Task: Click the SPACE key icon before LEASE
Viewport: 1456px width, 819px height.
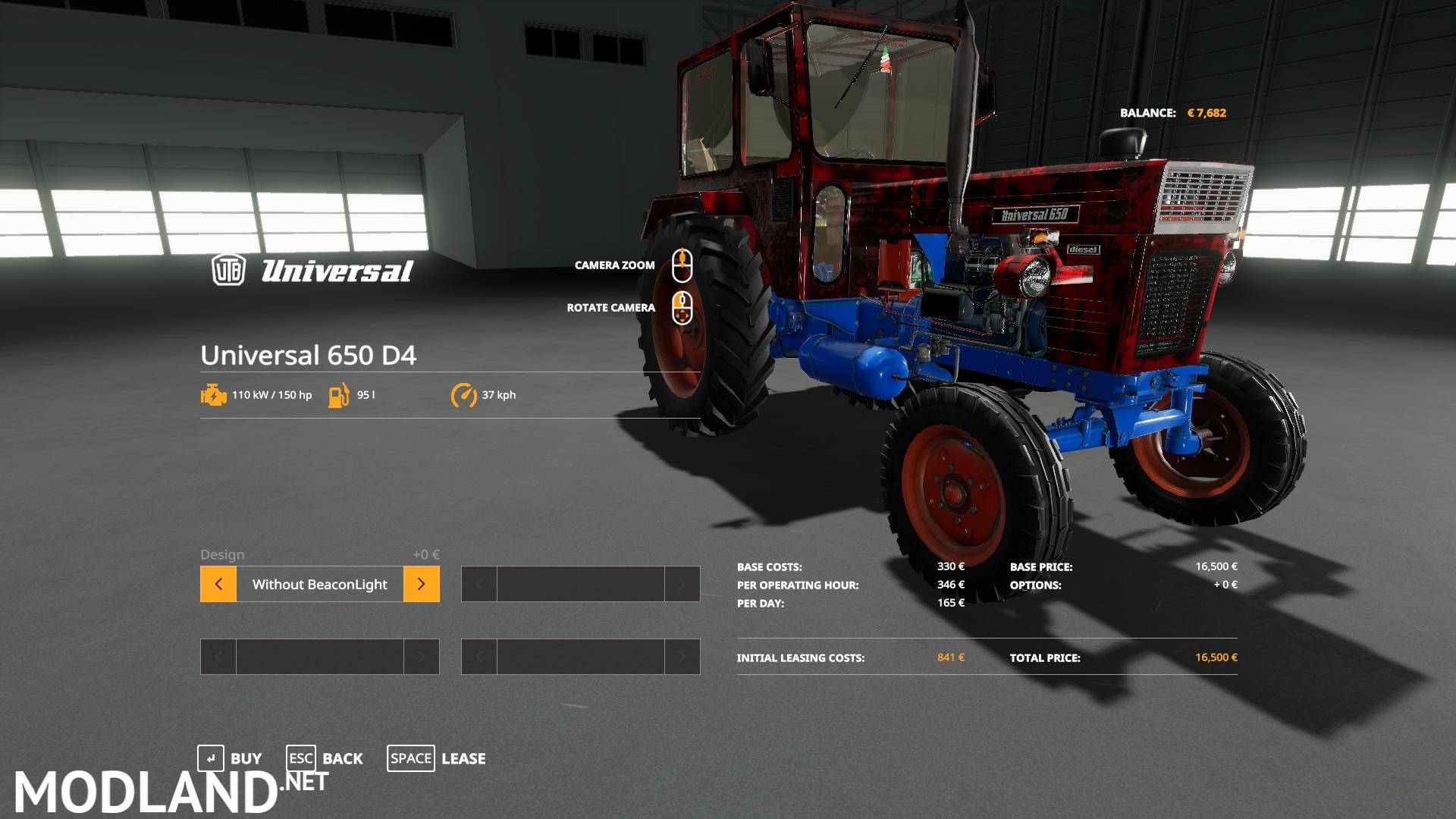Action: 411,758
